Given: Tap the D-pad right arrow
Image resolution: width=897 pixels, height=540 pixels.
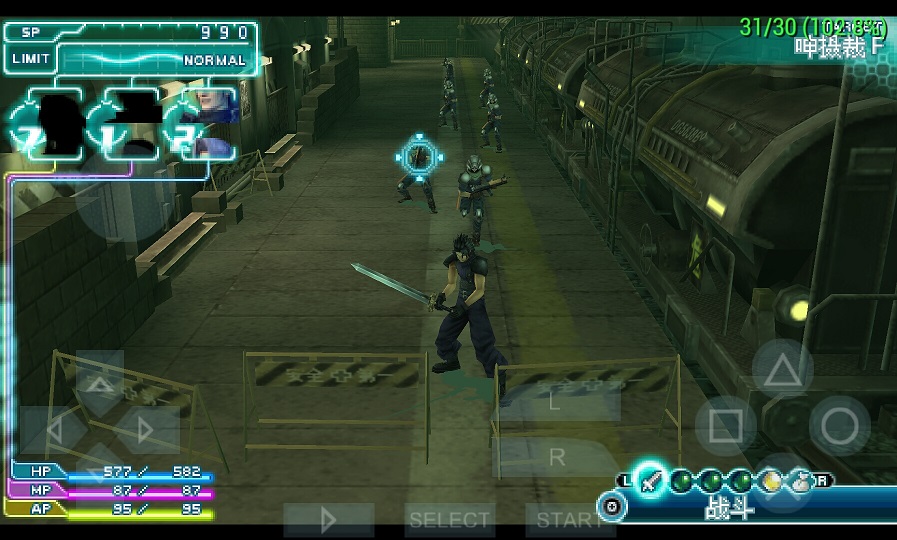Looking at the screenshot, I should tap(146, 431).
